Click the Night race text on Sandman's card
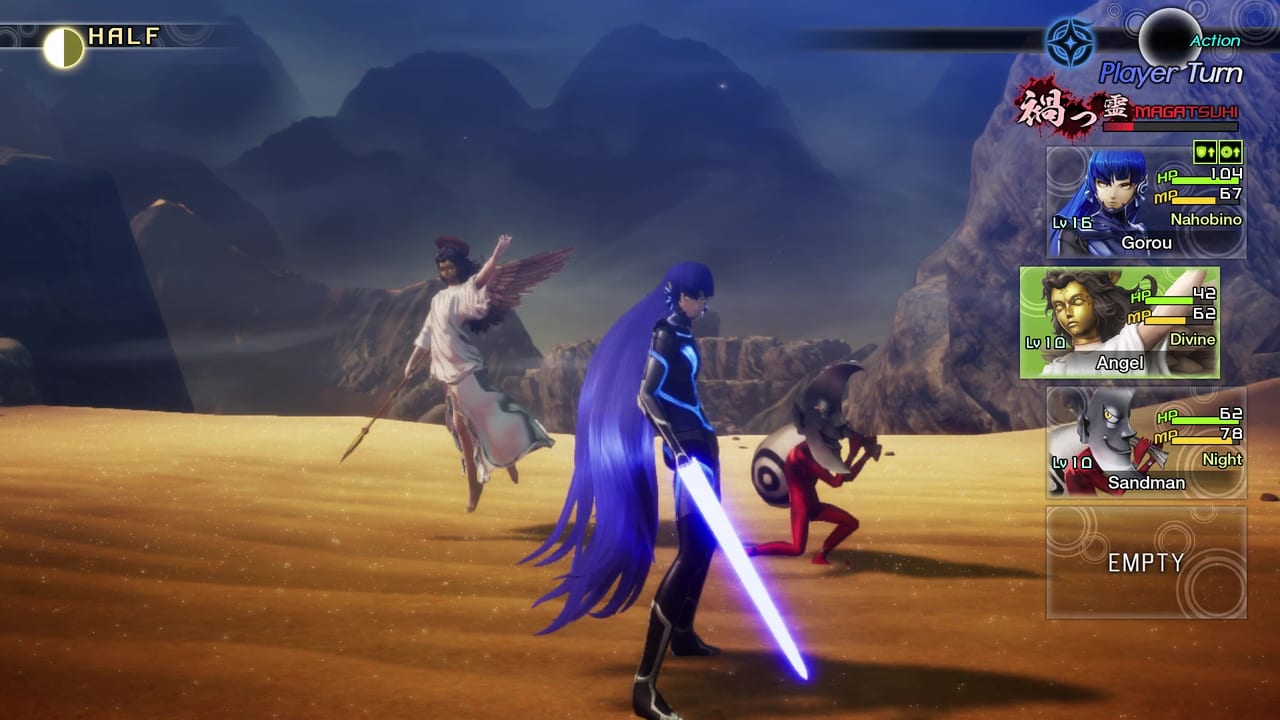Viewport: 1280px width, 720px height. point(1224,460)
